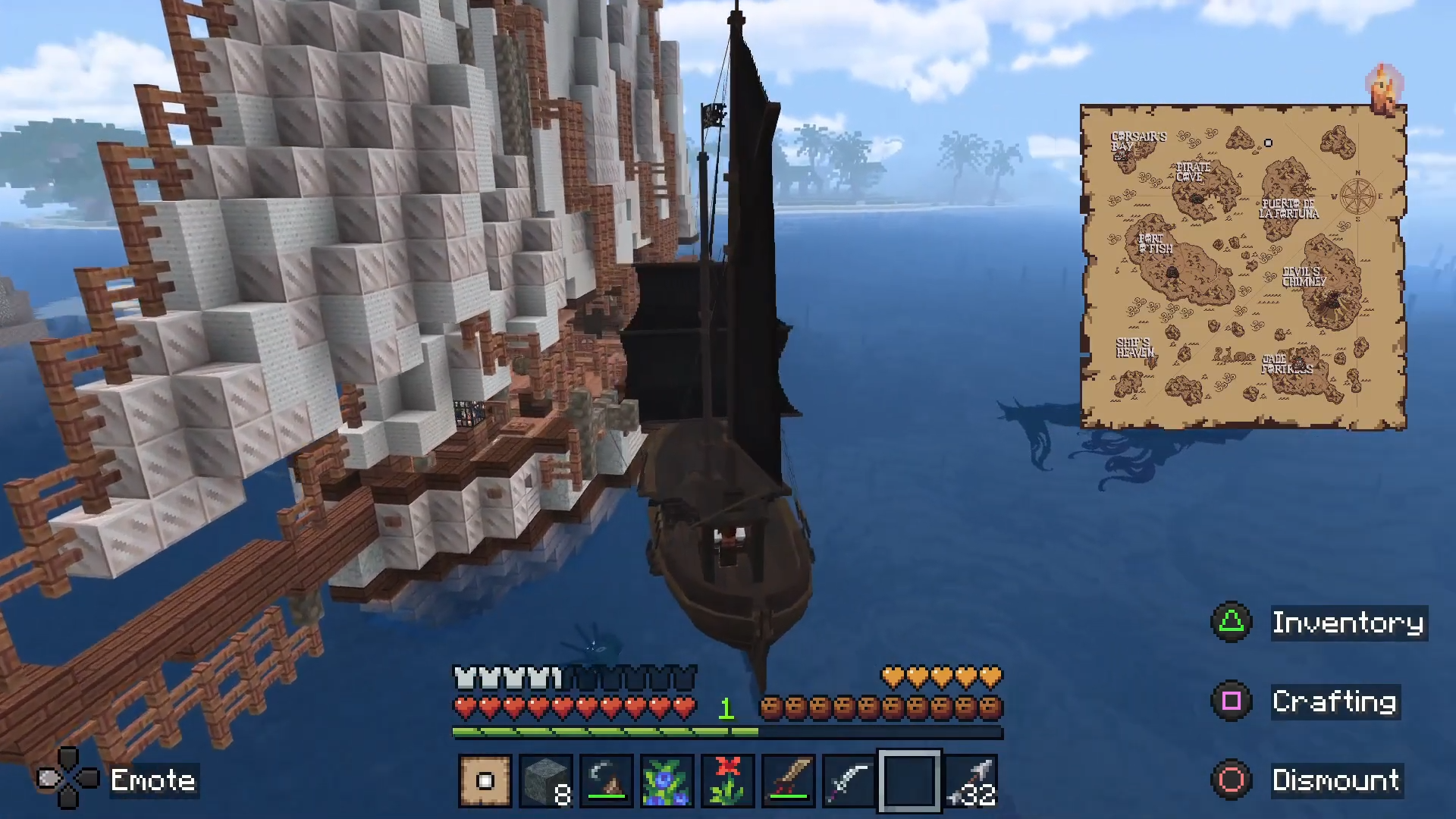Viewport: 1456px width, 819px height.
Task: Dismount from the ship
Action: (1335, 780)
